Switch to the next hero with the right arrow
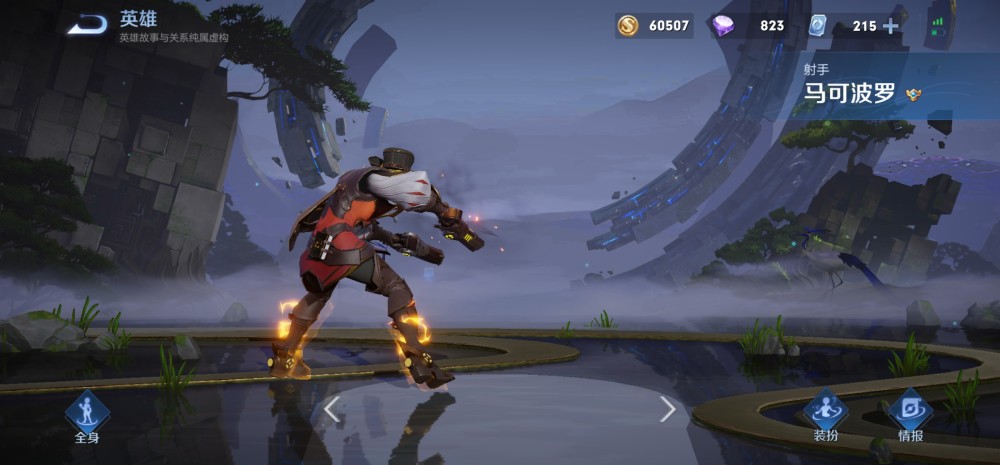1000x465 pixels. [x=668, y=408]
